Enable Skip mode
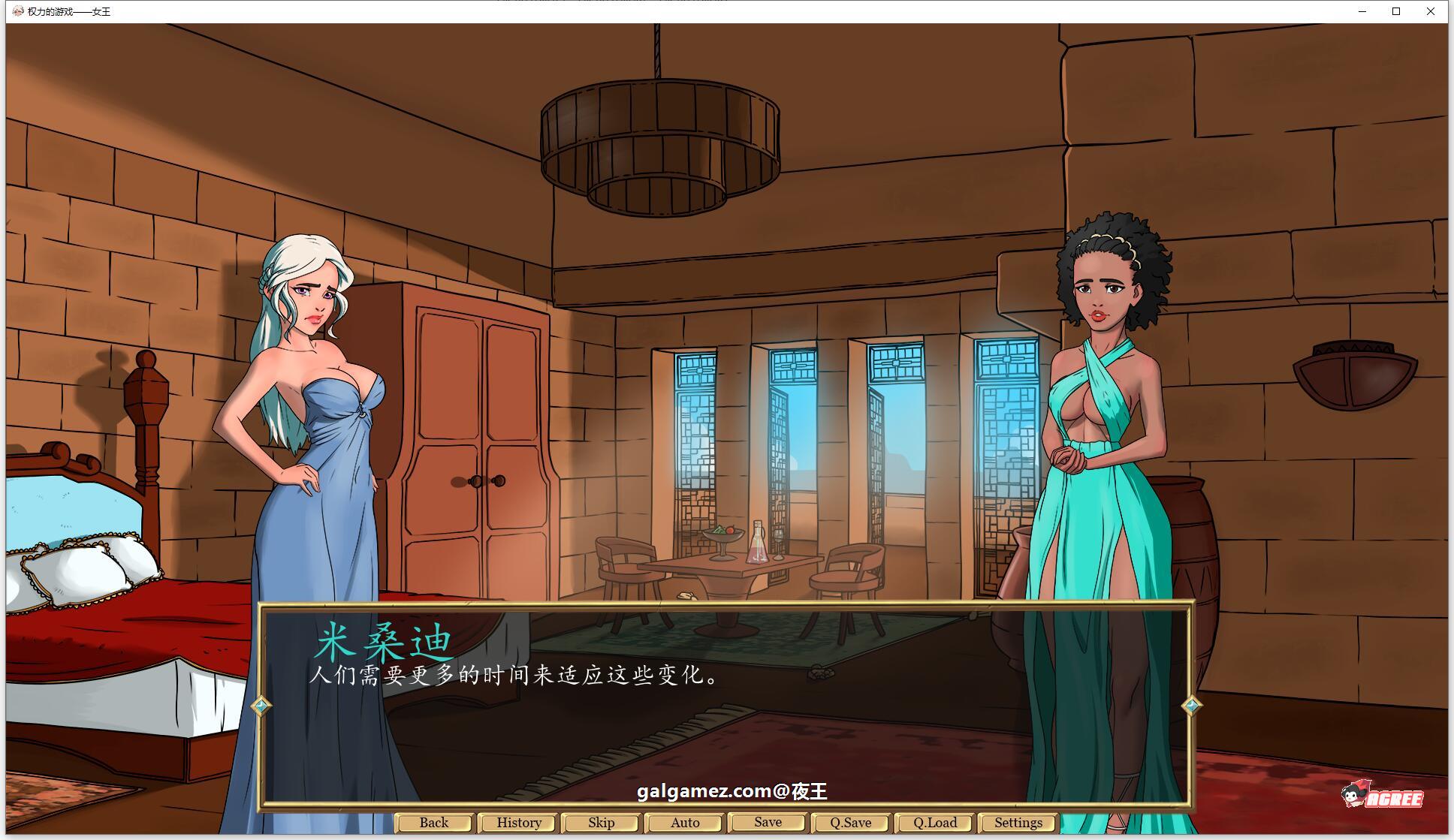 click(601, 822)
